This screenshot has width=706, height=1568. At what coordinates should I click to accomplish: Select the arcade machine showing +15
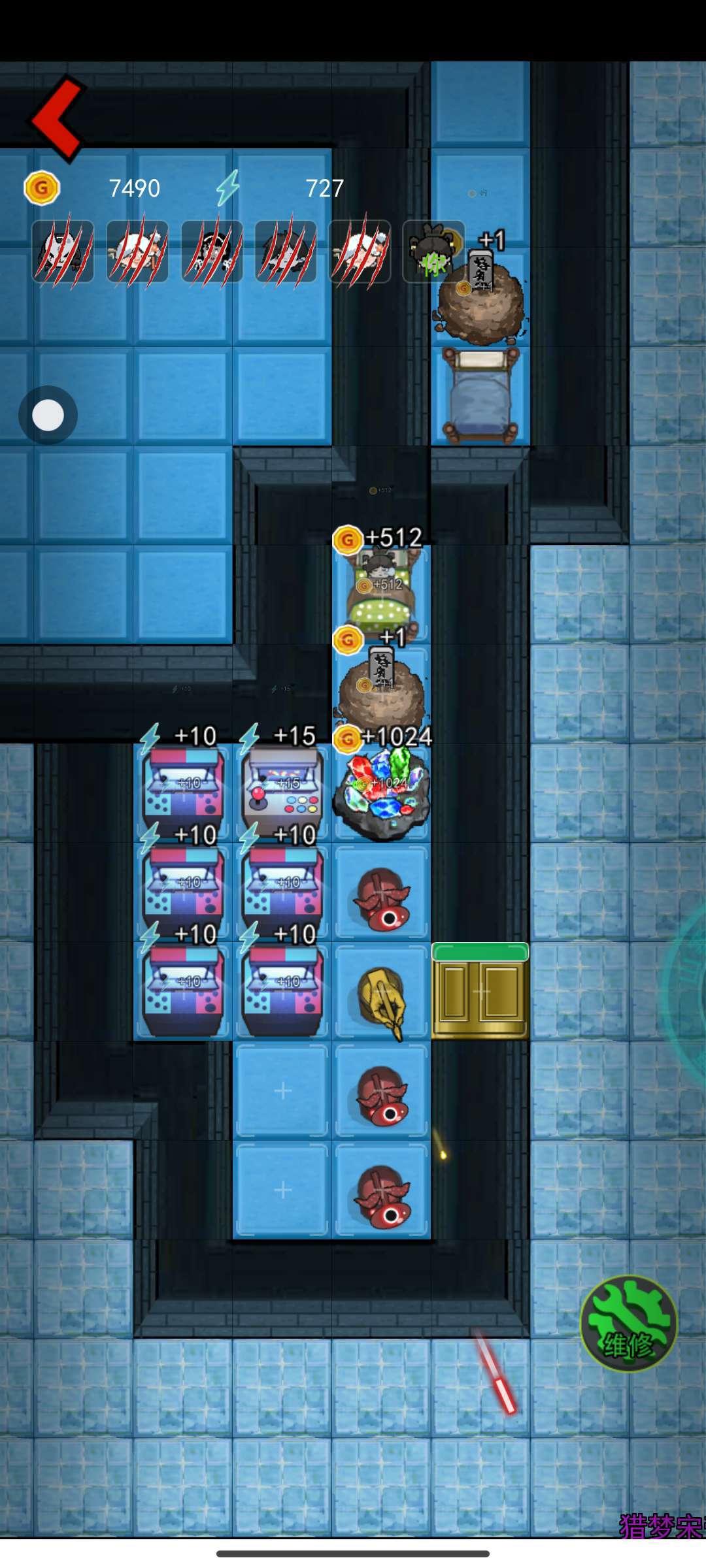click(x=282, y=792)
